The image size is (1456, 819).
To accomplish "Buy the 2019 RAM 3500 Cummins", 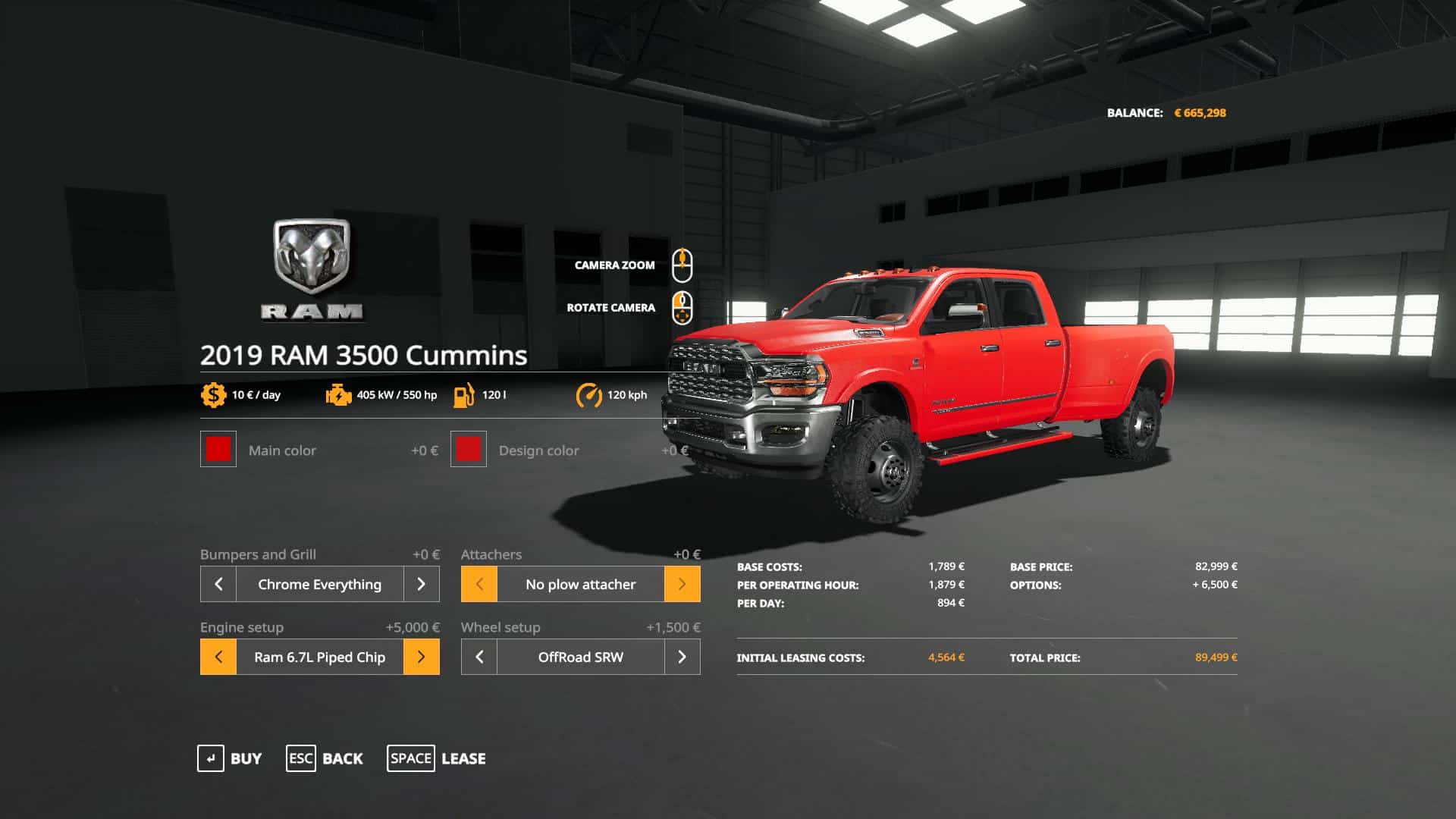I will click(x=230, y=758).
